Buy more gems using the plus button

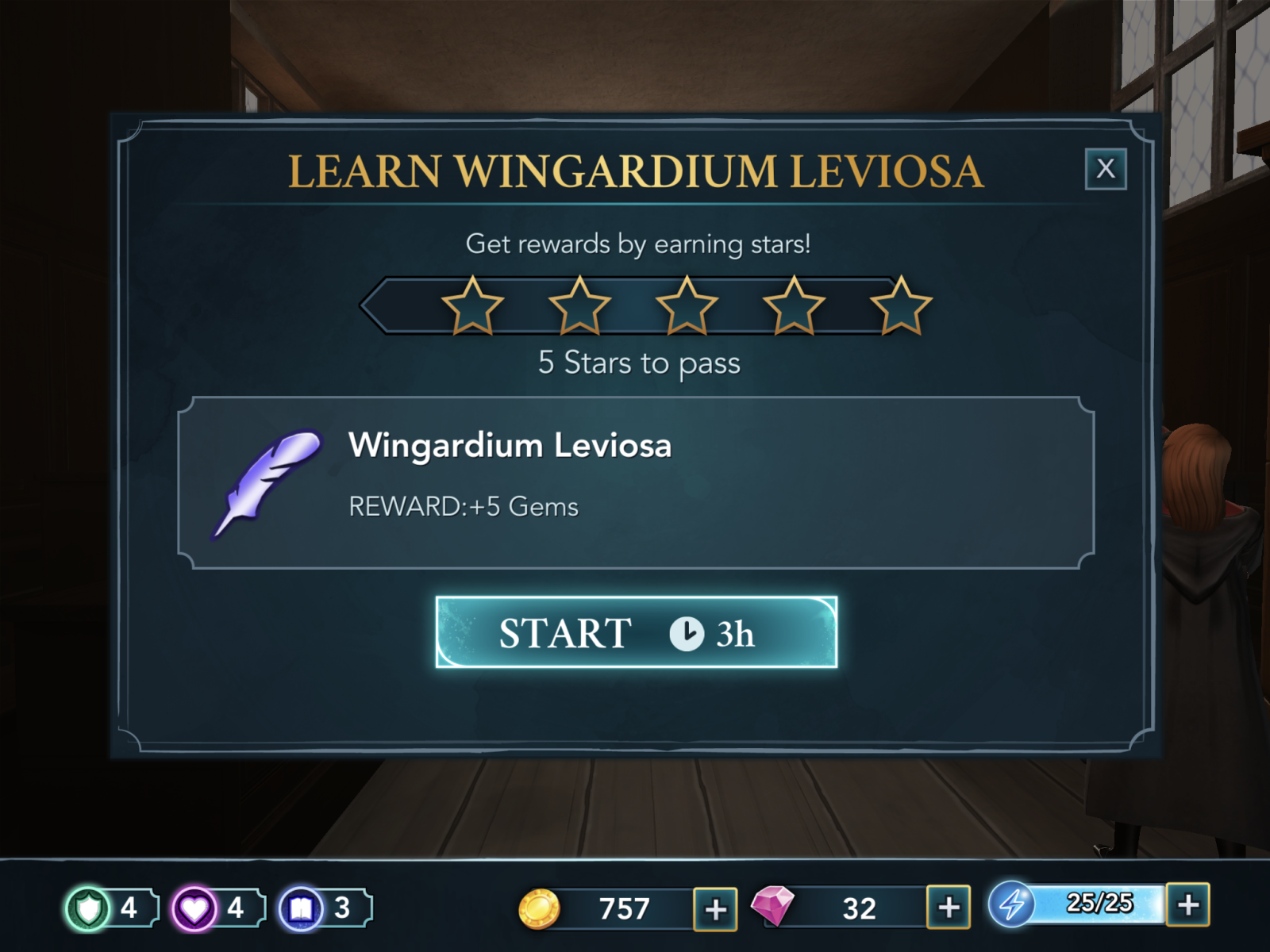[949, 907]
